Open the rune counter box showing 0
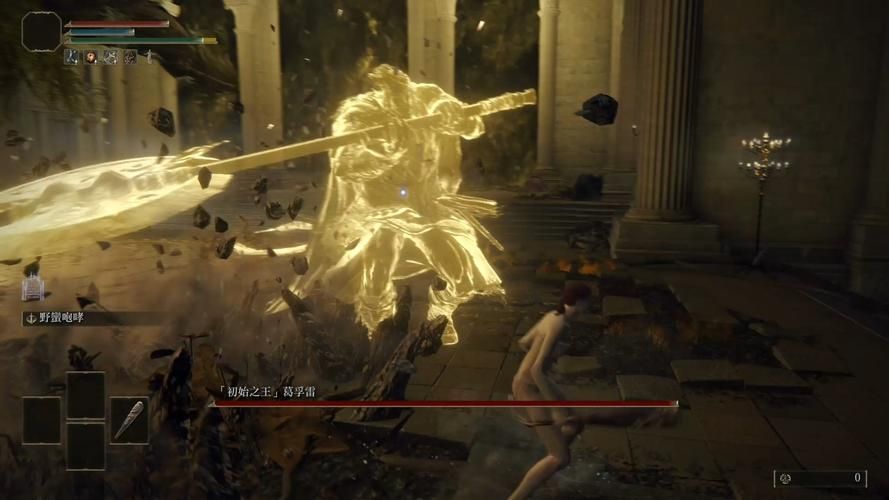889x500 pixels. (x=819, y=478)
